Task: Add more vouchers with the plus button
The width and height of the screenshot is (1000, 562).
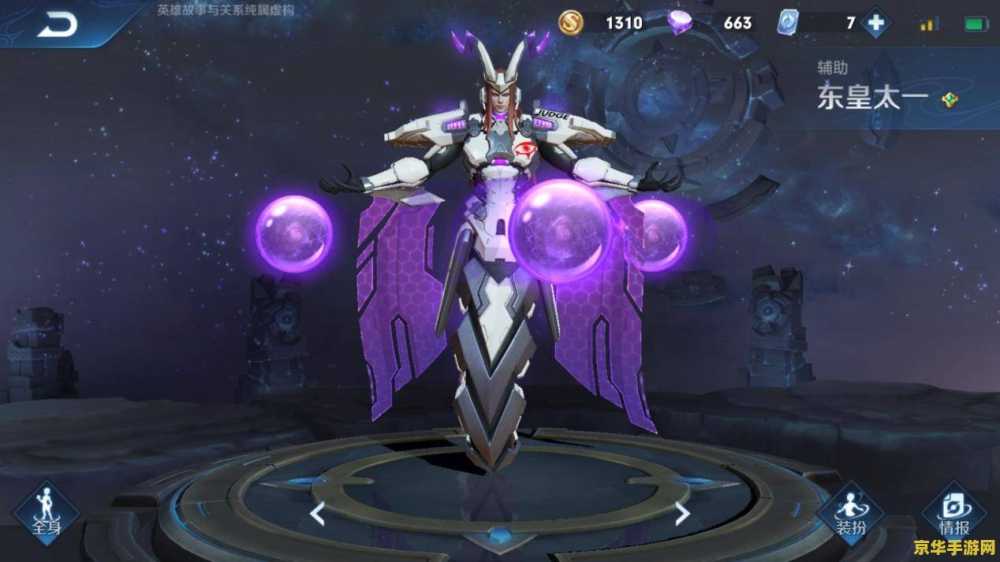Action: coord(876,22)
